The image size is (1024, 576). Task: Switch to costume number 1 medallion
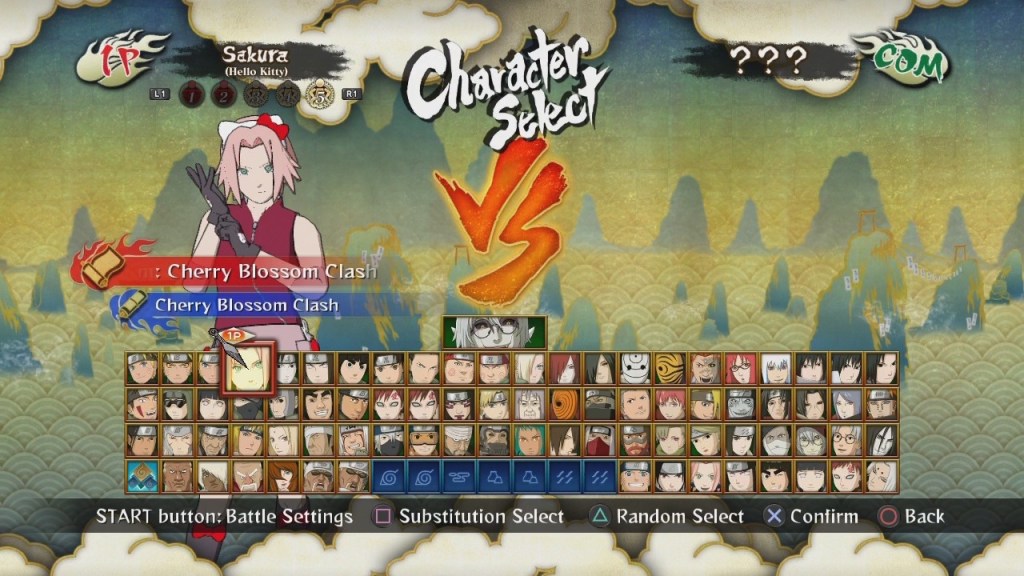tap(191, 94)
